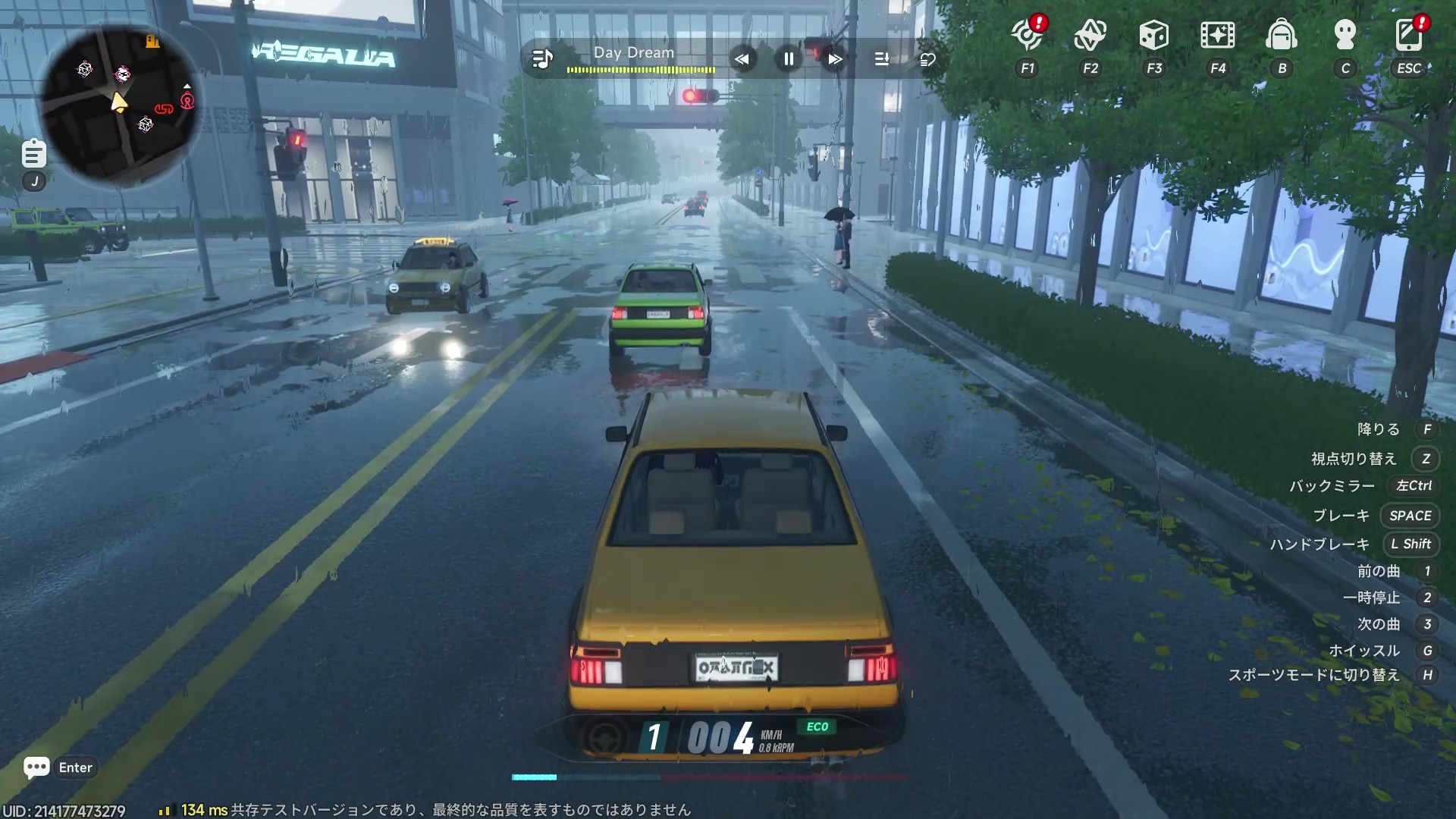
Task: Open the dice icon menu
Action: [1153, 35]
